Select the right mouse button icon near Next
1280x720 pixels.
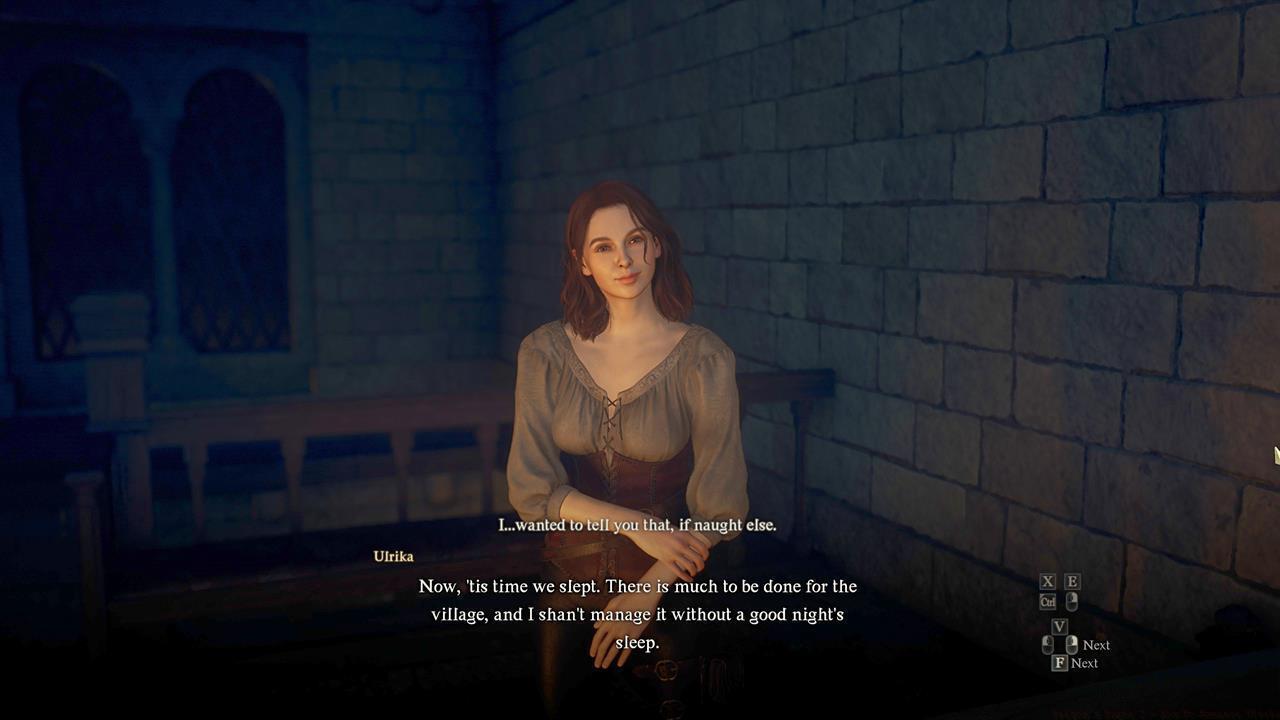coord(1072,644)
